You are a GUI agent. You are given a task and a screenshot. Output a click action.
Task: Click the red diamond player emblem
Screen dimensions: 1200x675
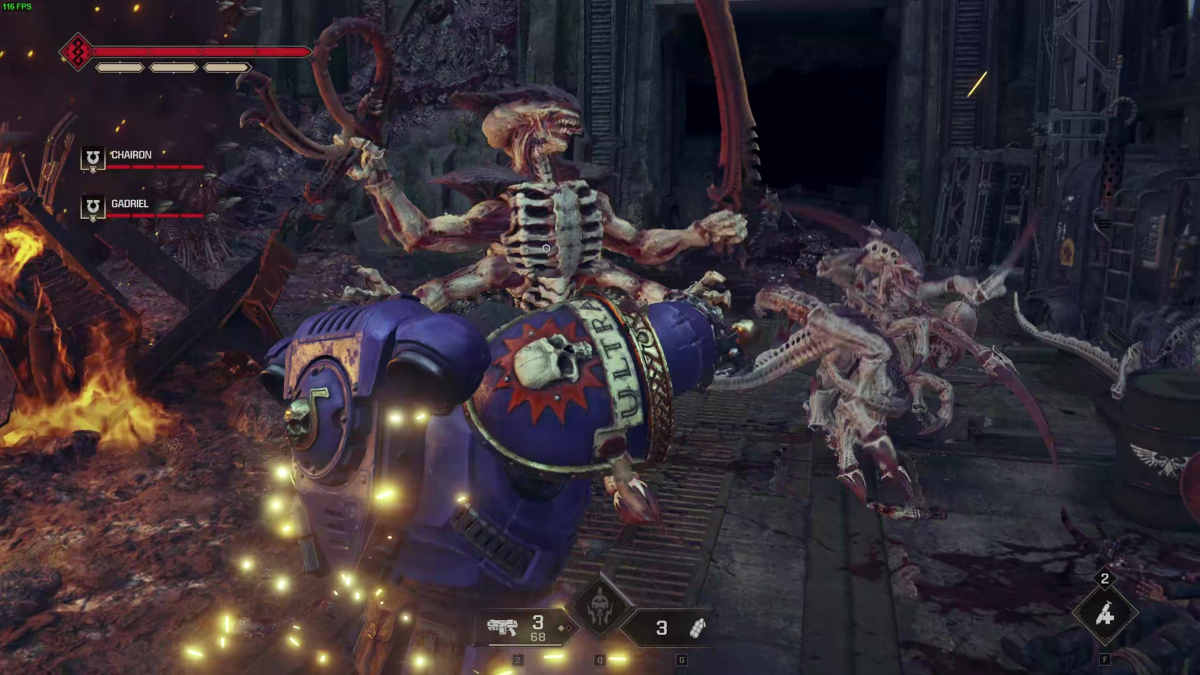[76, 51]
